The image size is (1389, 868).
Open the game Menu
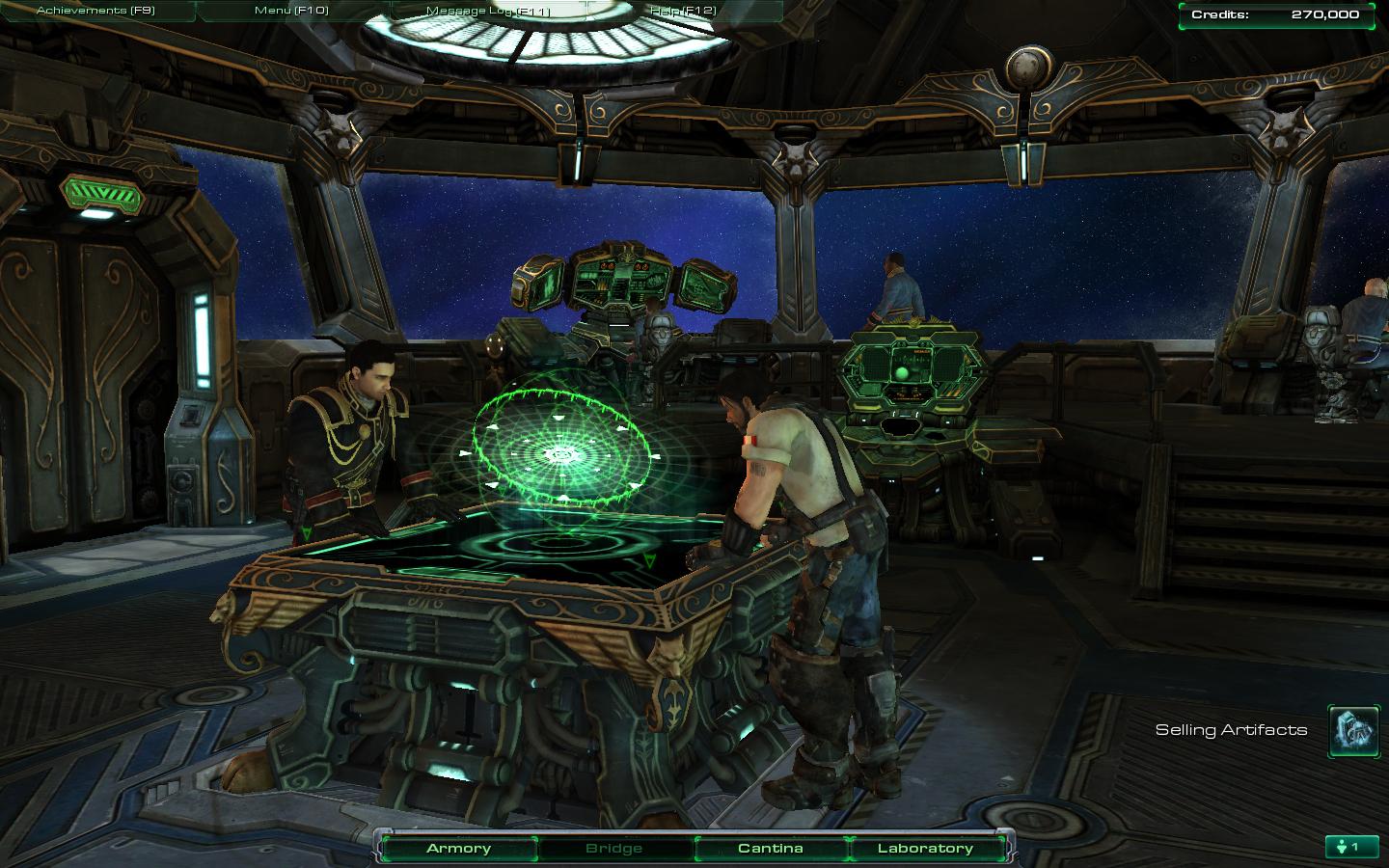pos(291,11)
